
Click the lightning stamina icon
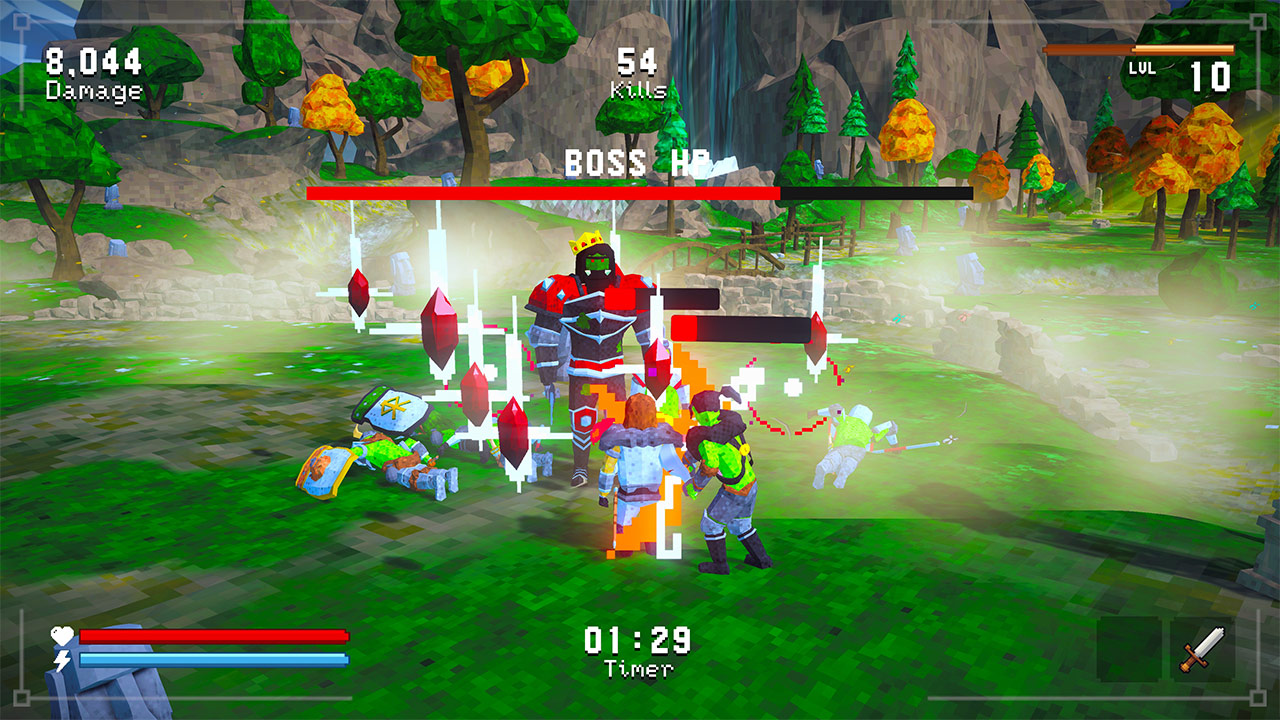coord(60,660)
